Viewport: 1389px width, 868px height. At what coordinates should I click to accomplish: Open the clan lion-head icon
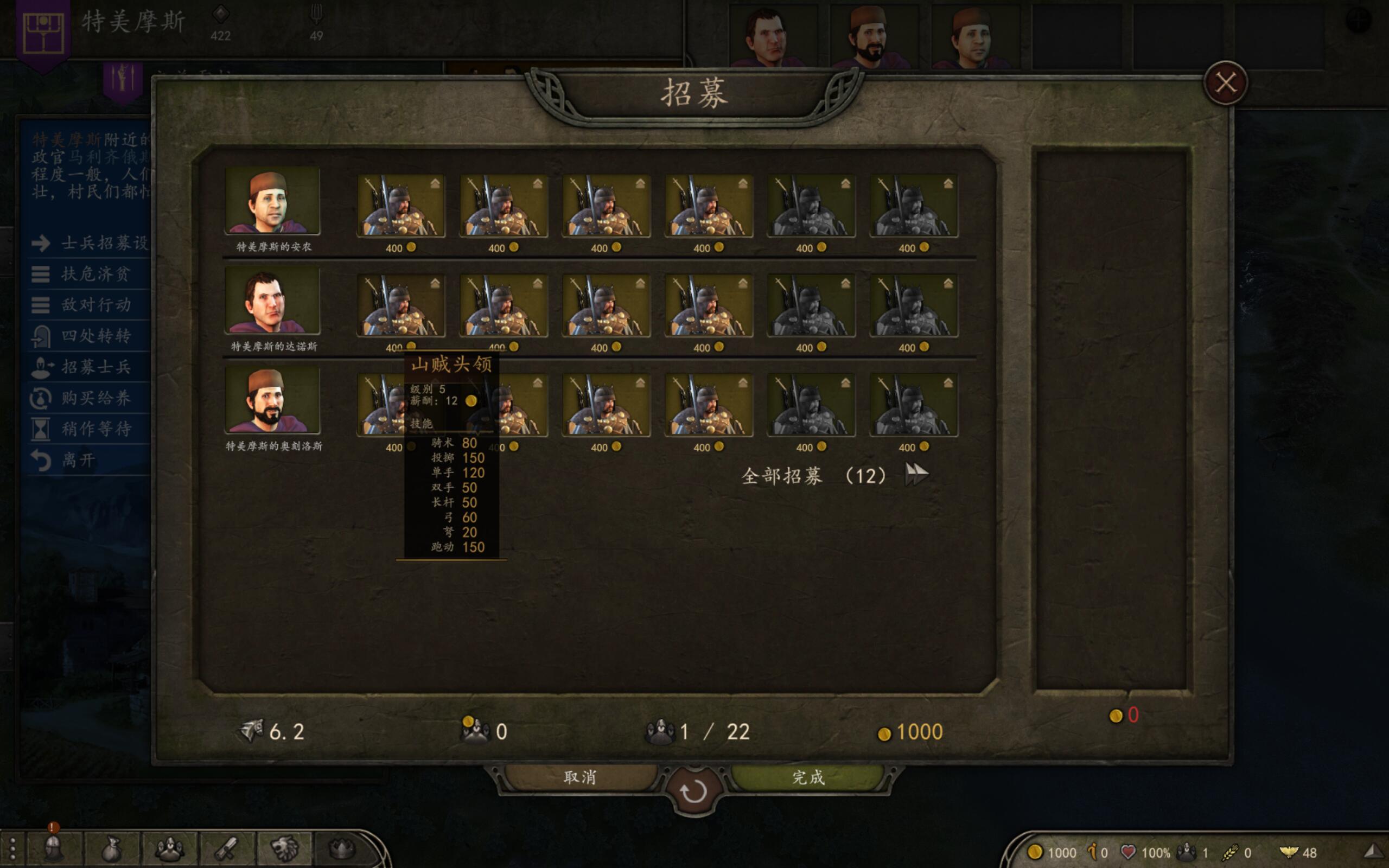click(285, 848)
